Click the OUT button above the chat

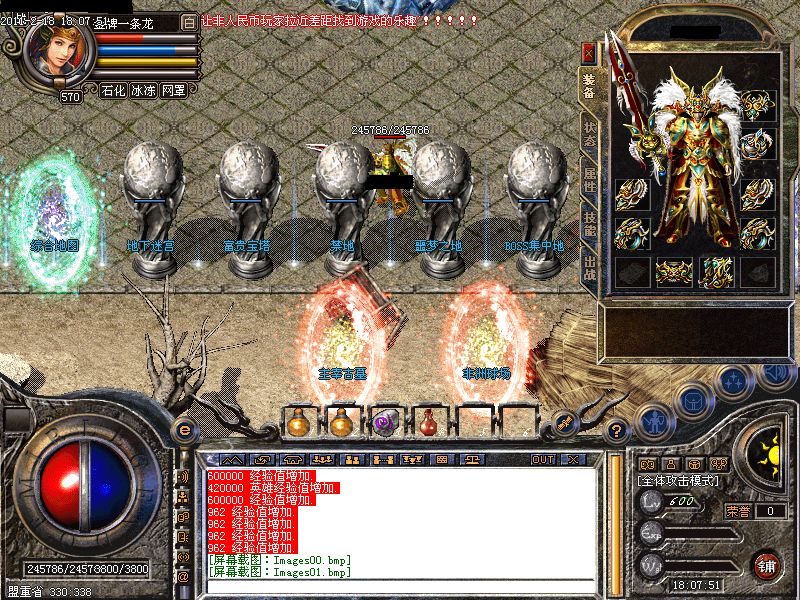tap(543, 459)
